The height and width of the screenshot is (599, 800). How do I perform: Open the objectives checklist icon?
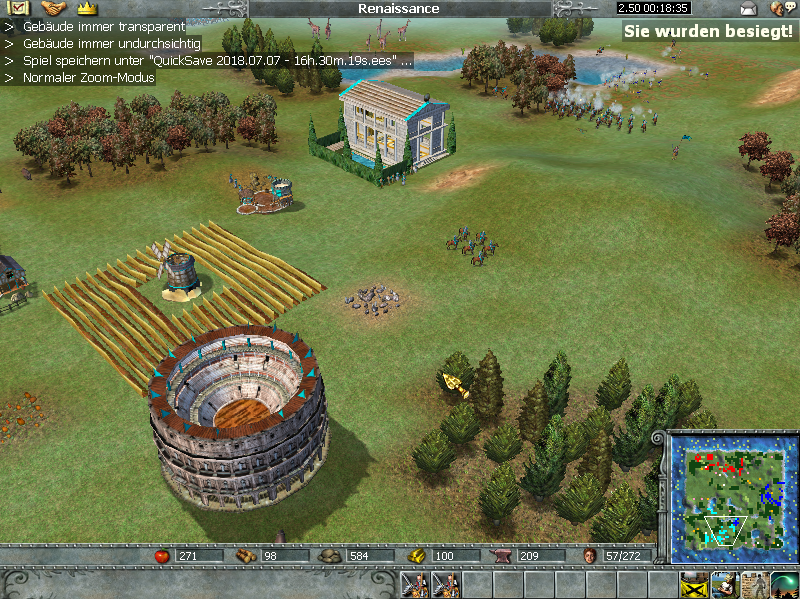[x=16, y=8]
